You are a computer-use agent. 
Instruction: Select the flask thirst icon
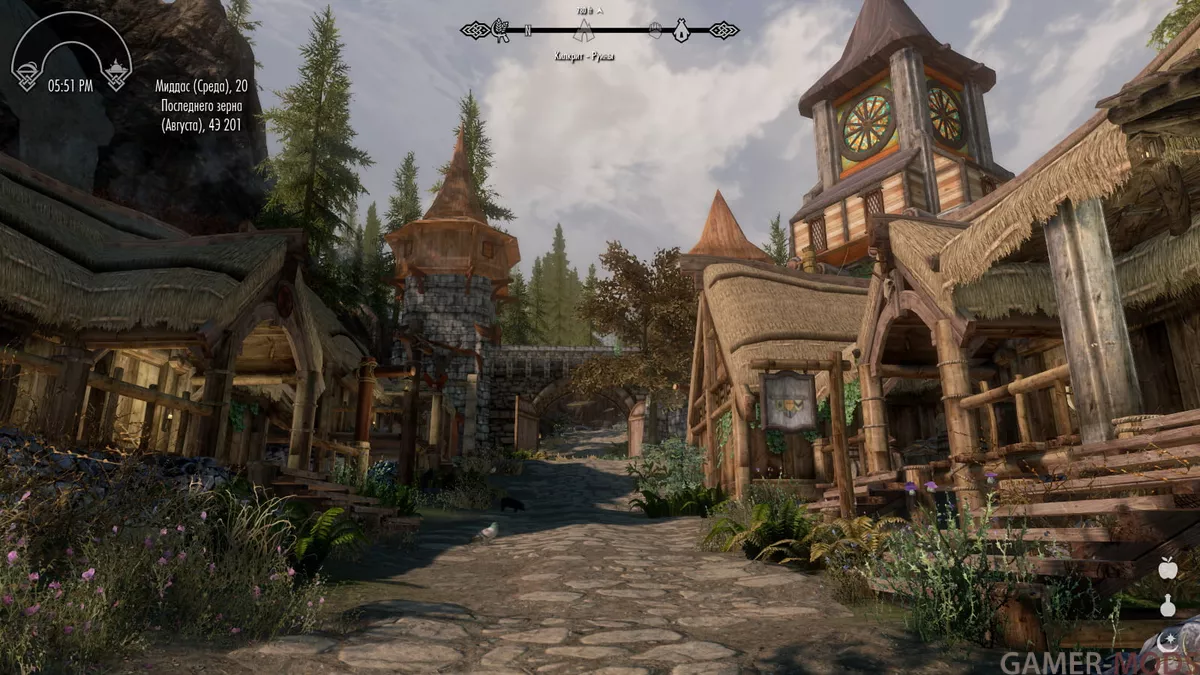1166,604
